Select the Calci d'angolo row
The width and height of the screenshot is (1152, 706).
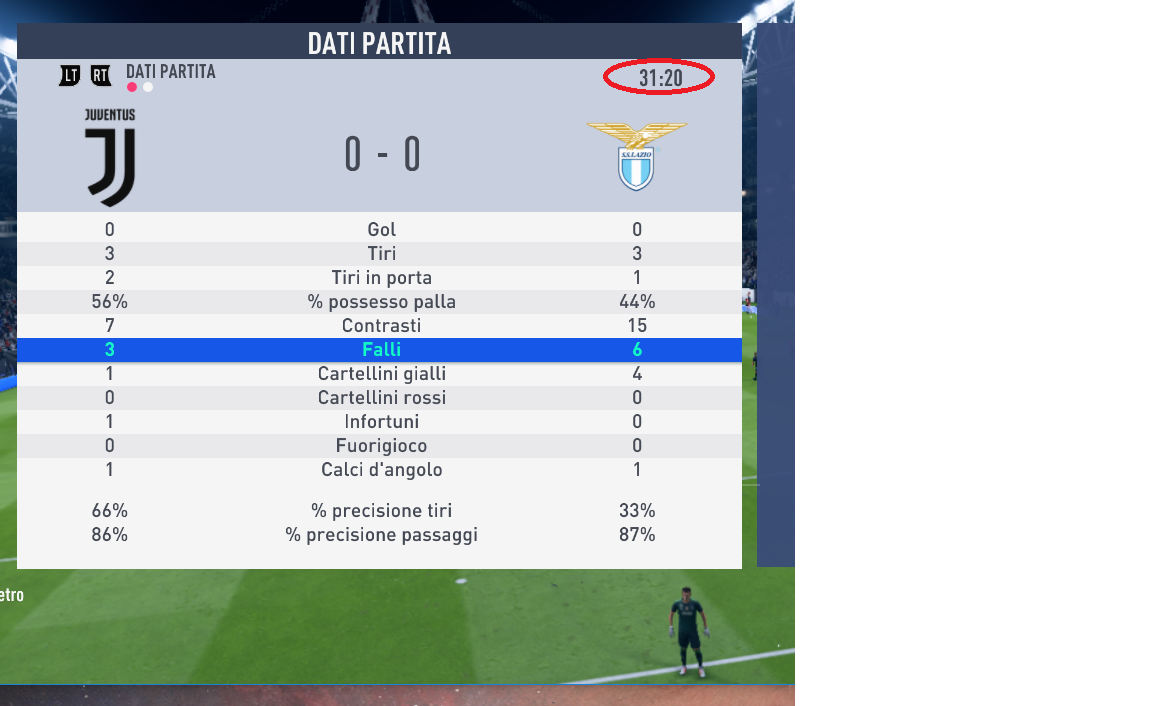point(381,470)
